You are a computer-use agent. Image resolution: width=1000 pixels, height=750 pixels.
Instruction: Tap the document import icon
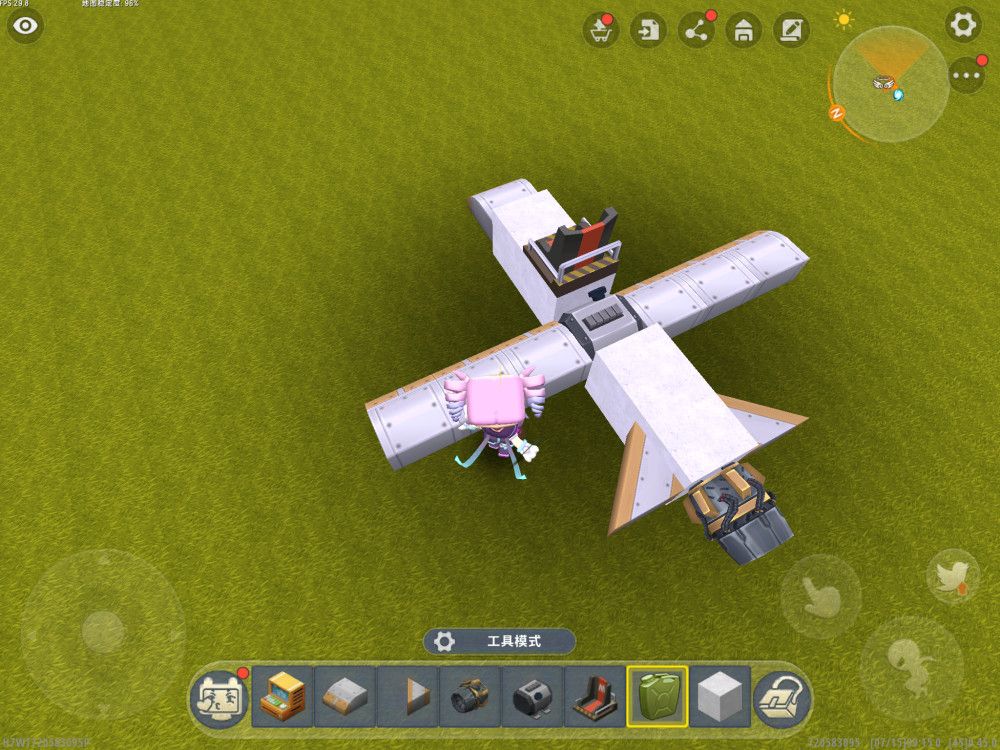click(x=648, y=29)
